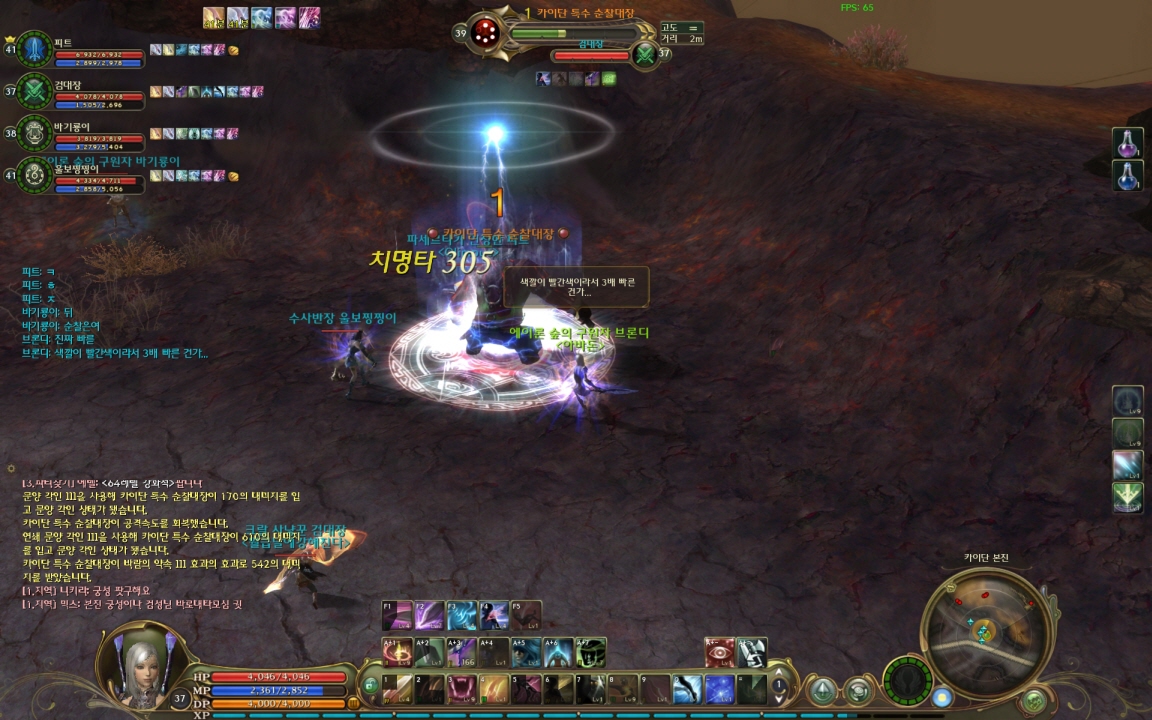The width and height of the screenshot is (1152, 720).
Task: Open the green round menu button below minimap
Action: [1034, 700]
